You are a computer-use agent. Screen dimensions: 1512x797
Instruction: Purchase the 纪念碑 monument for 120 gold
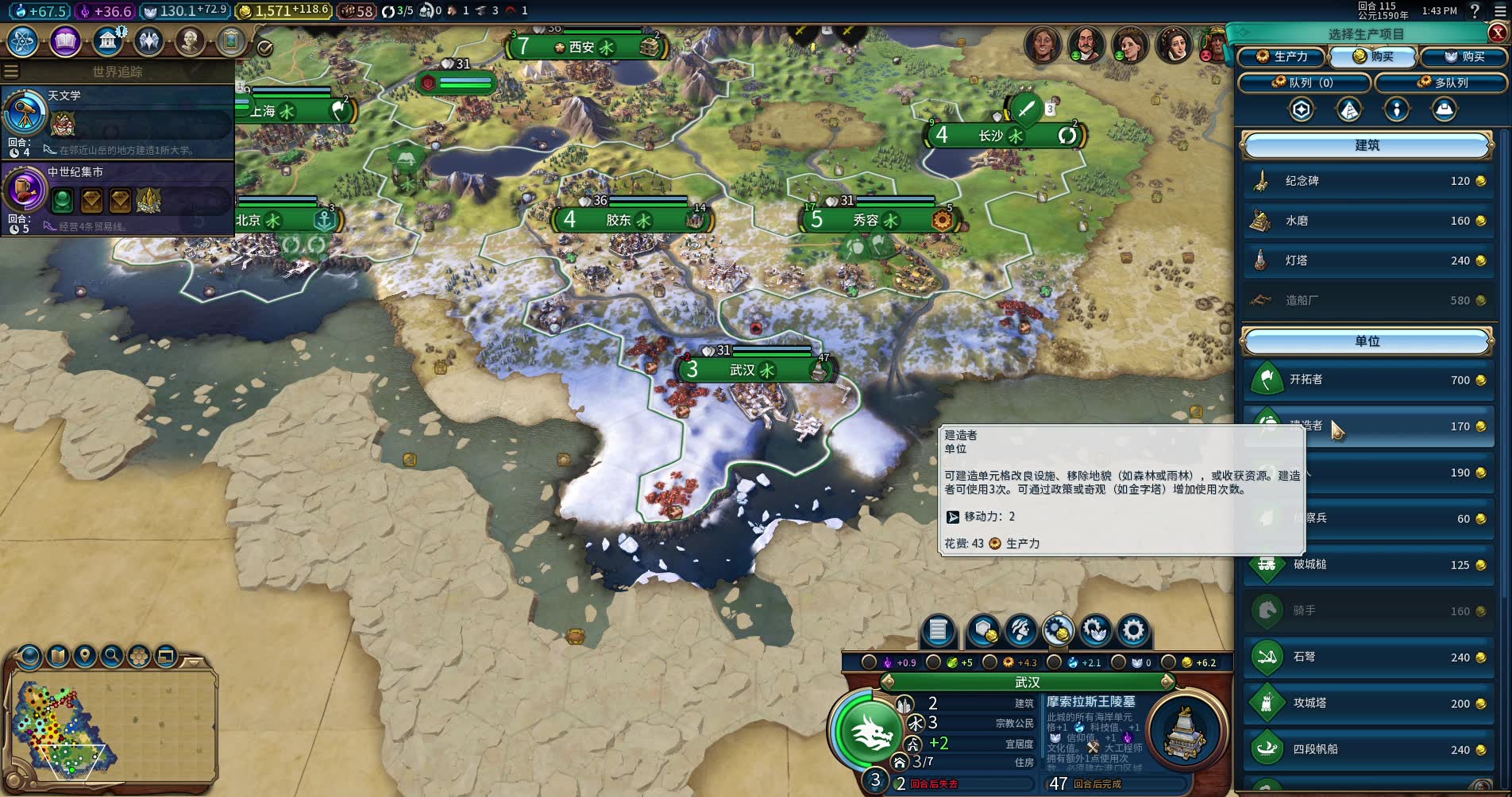click(x=1367, y=181)
